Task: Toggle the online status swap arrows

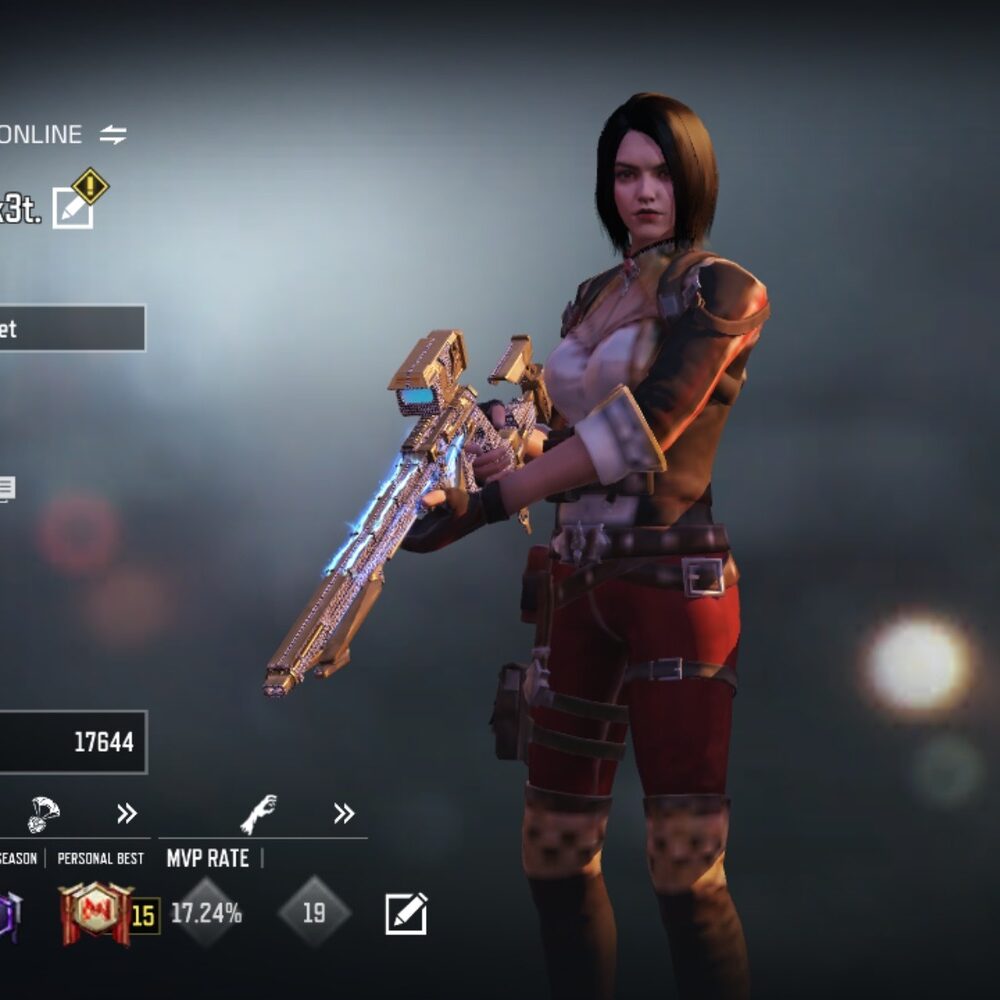Action: pos(113,135)
